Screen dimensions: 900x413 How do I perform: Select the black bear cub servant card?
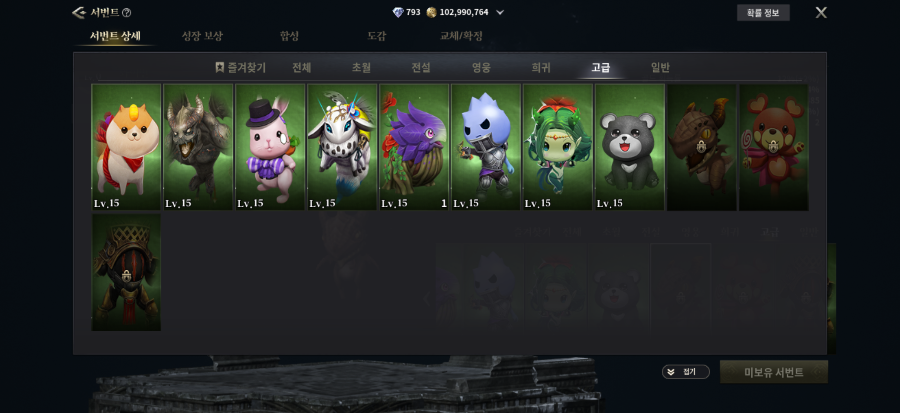point(630,146)
